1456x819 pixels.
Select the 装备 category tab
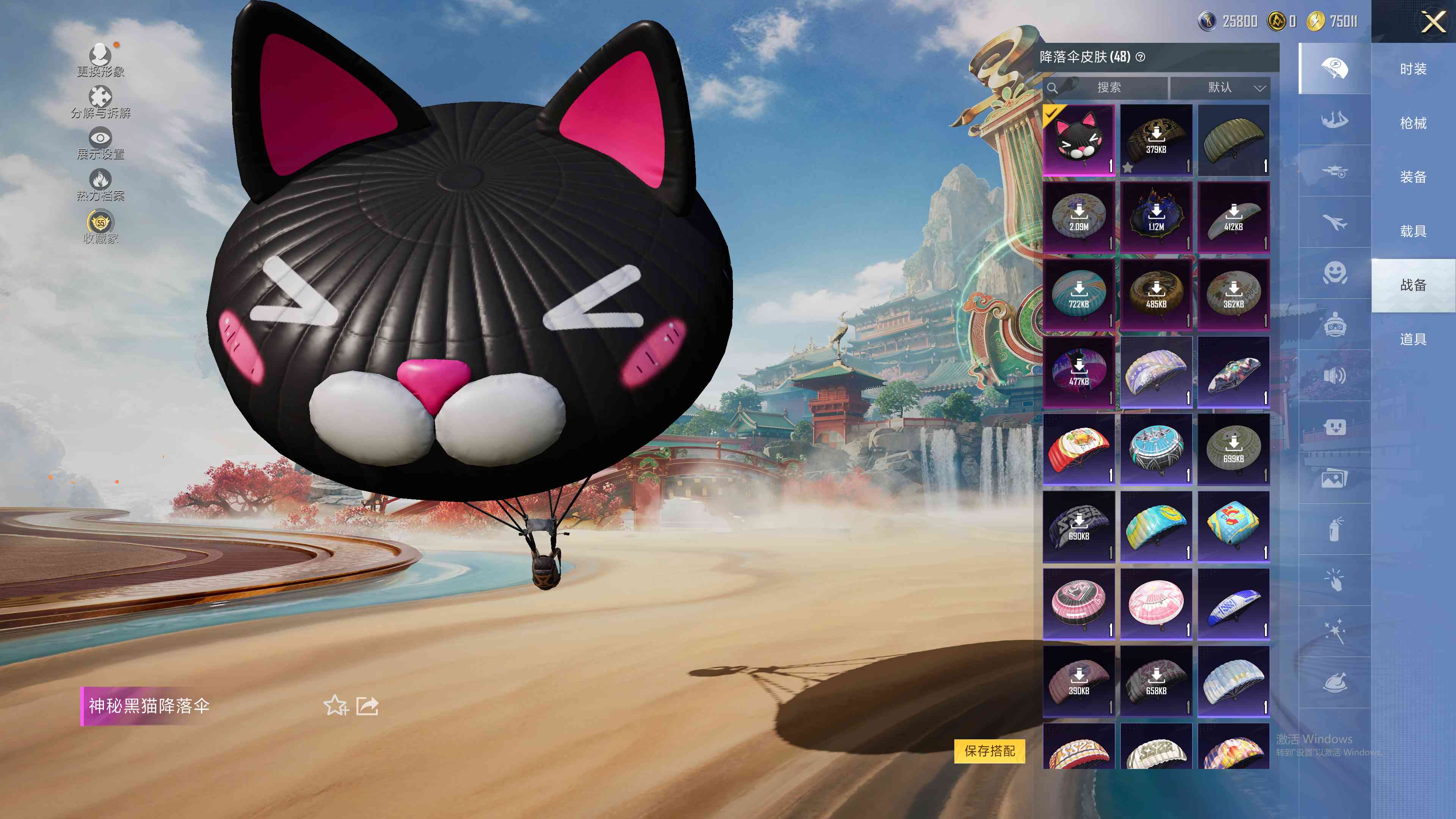click(x=1413, y=177)
